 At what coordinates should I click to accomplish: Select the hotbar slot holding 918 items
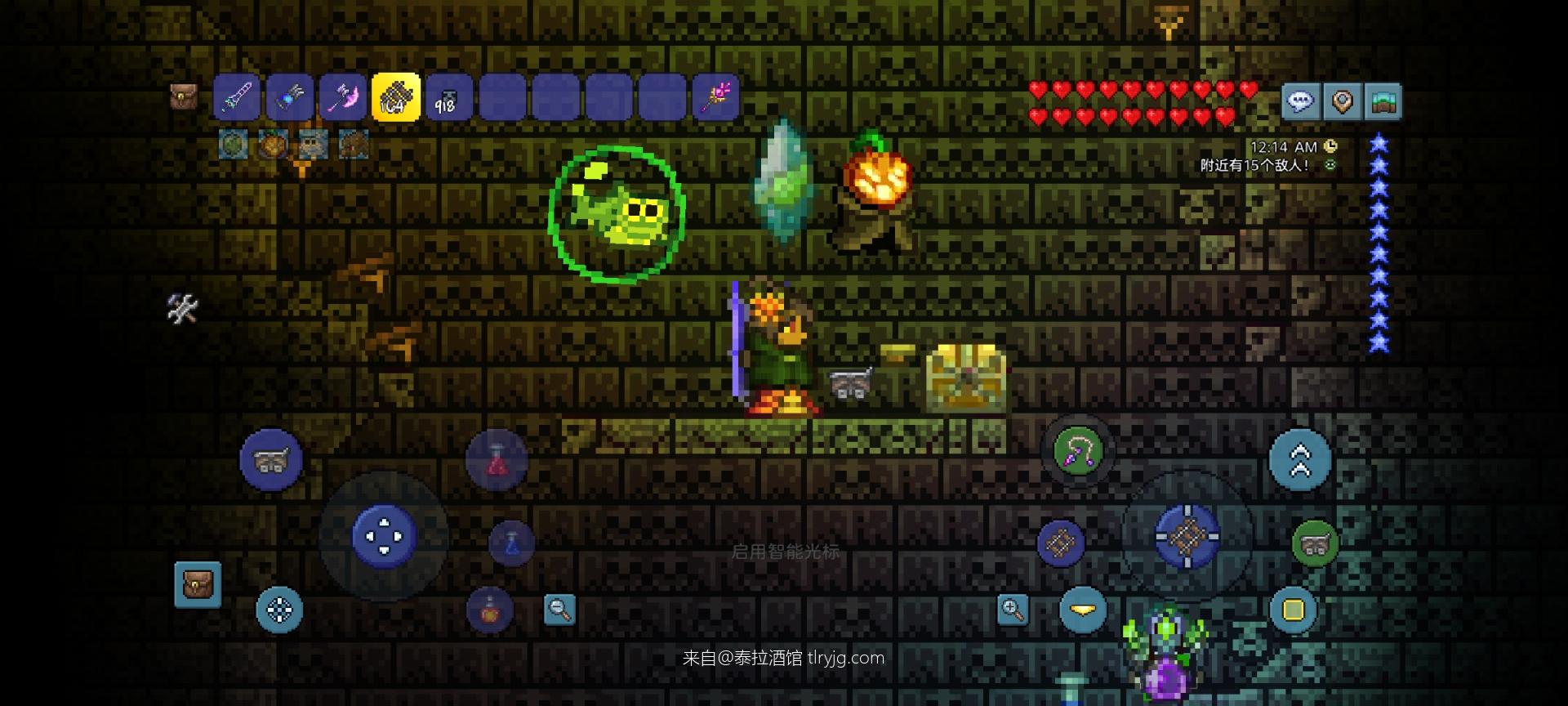(448, 99)
